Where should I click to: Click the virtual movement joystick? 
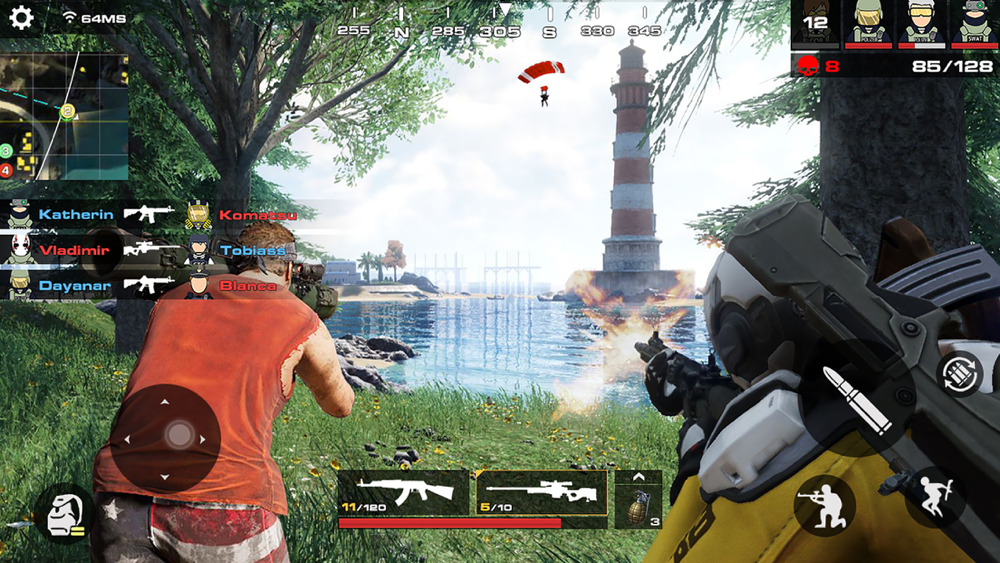166,437
